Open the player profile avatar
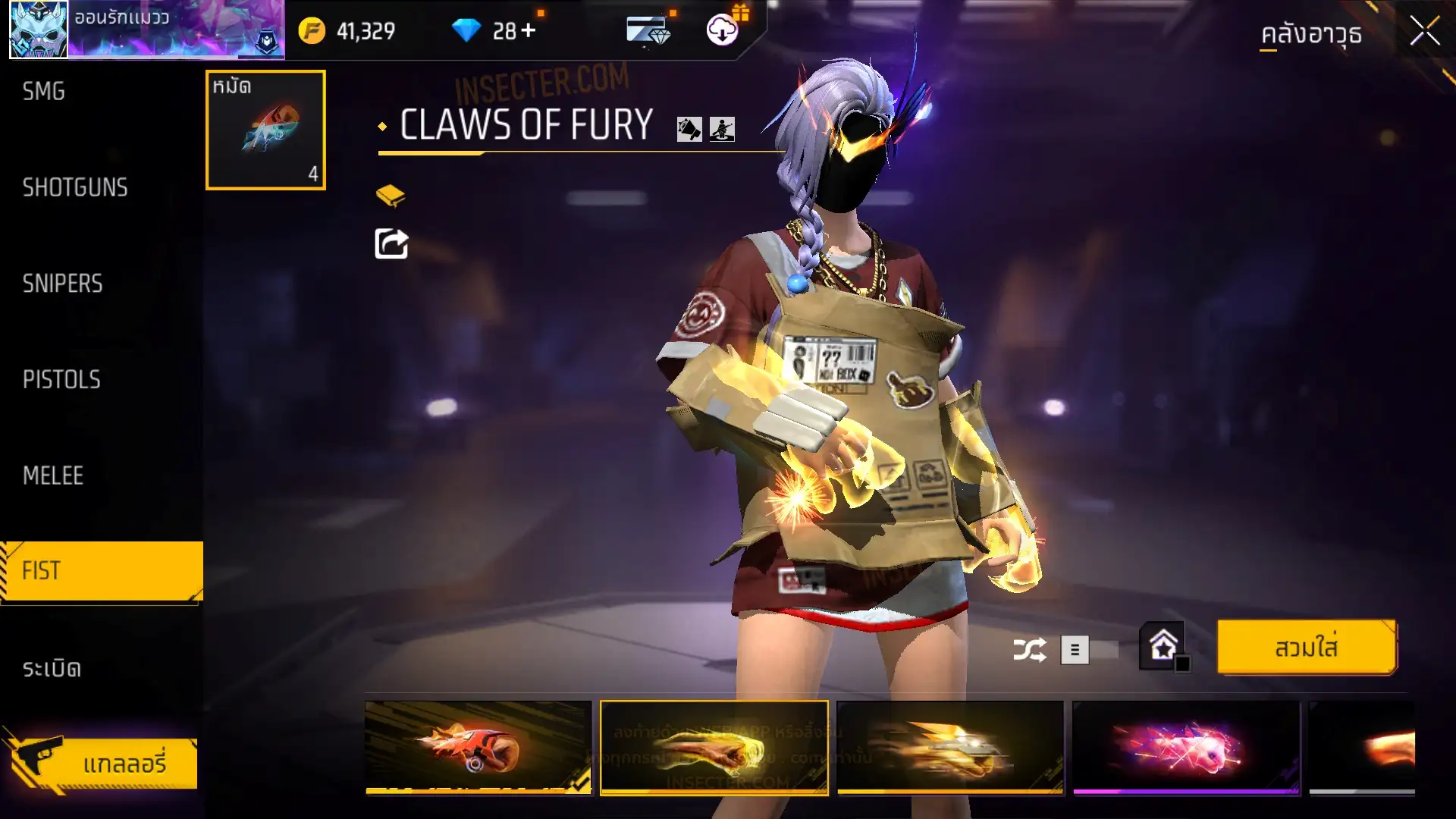 click(39, 30)
